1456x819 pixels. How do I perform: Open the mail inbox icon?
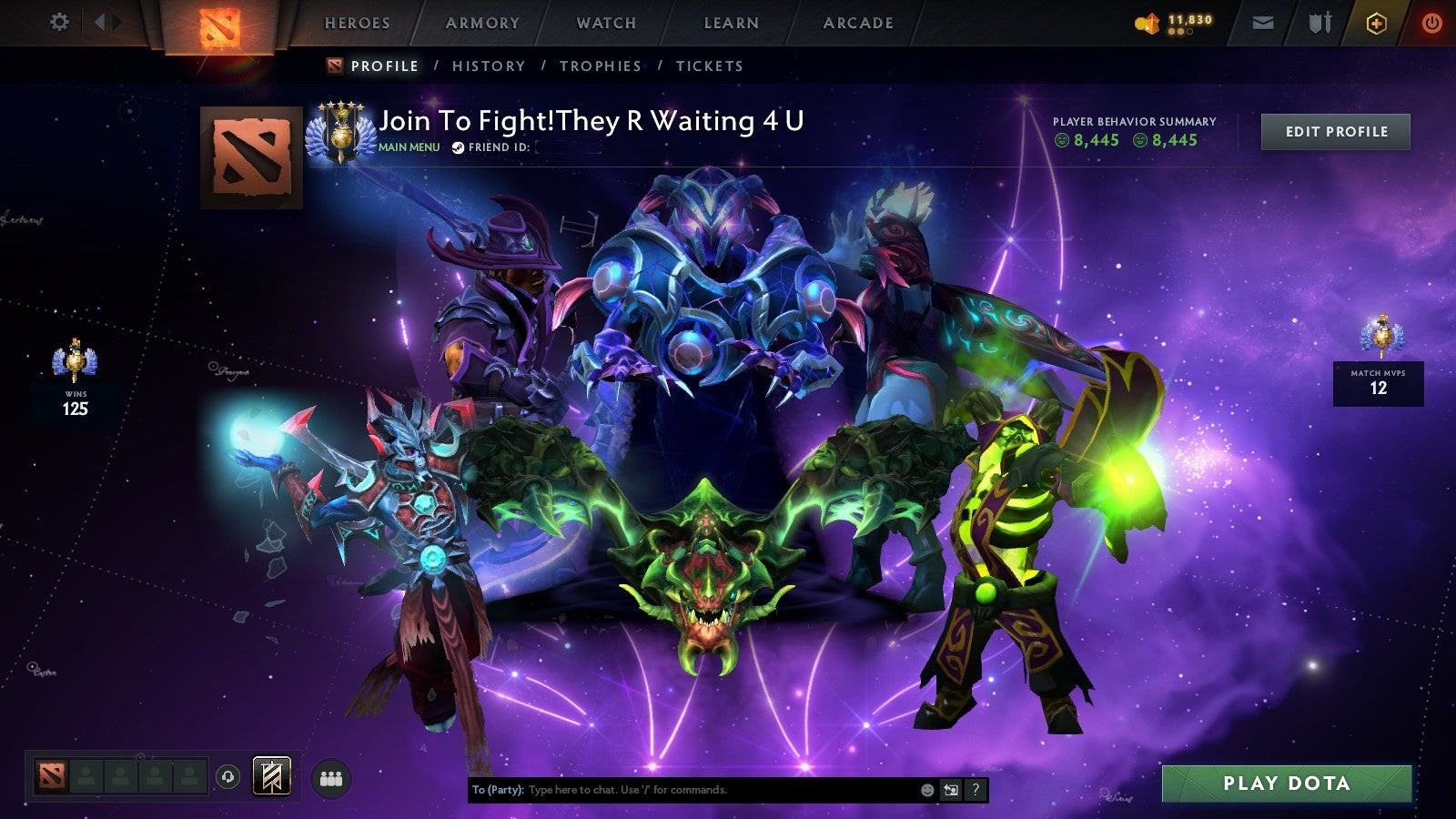(1265, 23)
